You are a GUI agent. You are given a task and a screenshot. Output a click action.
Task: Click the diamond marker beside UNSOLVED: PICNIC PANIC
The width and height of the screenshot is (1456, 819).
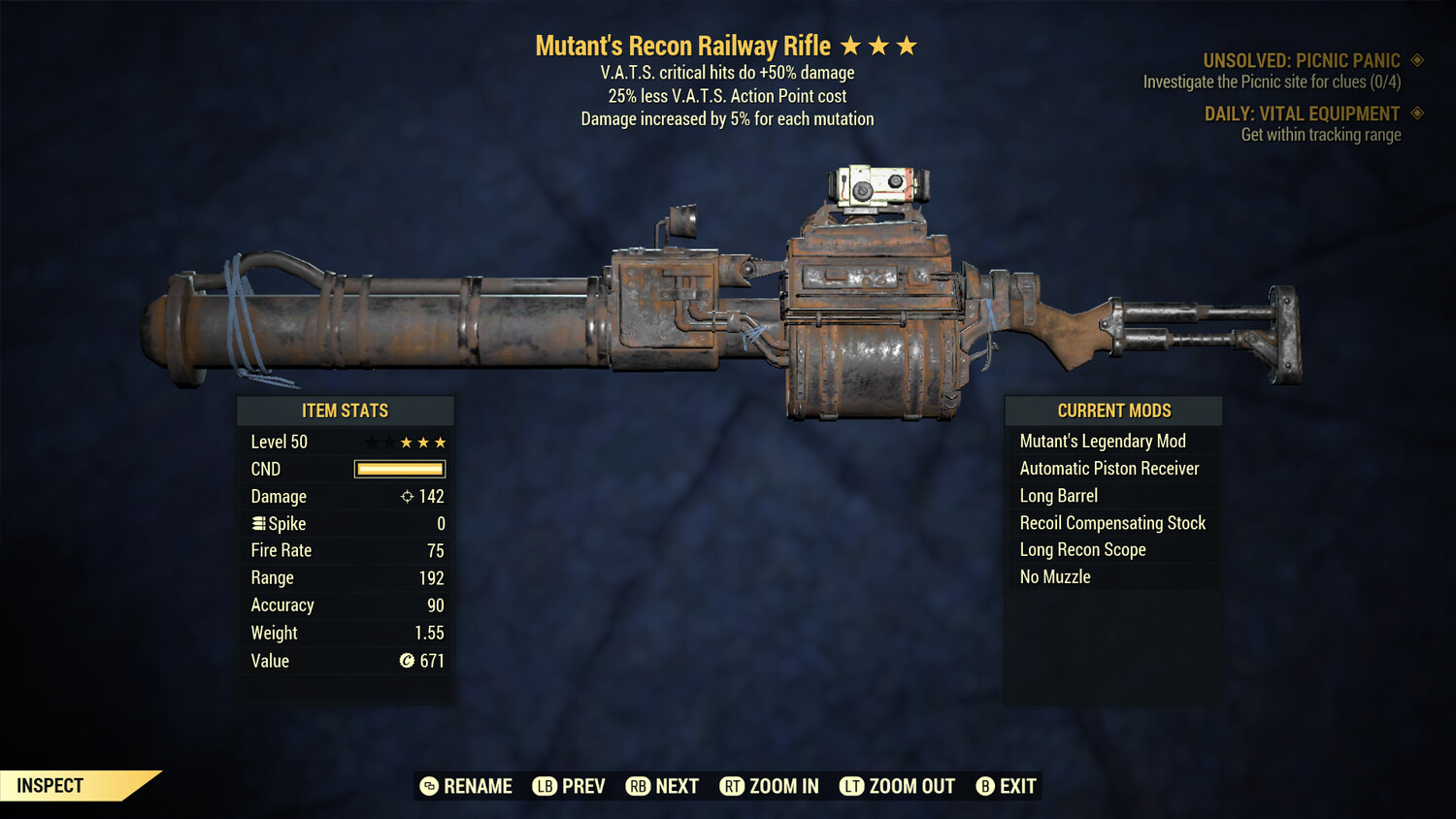pyautogui.click(x=1416, y=59)
